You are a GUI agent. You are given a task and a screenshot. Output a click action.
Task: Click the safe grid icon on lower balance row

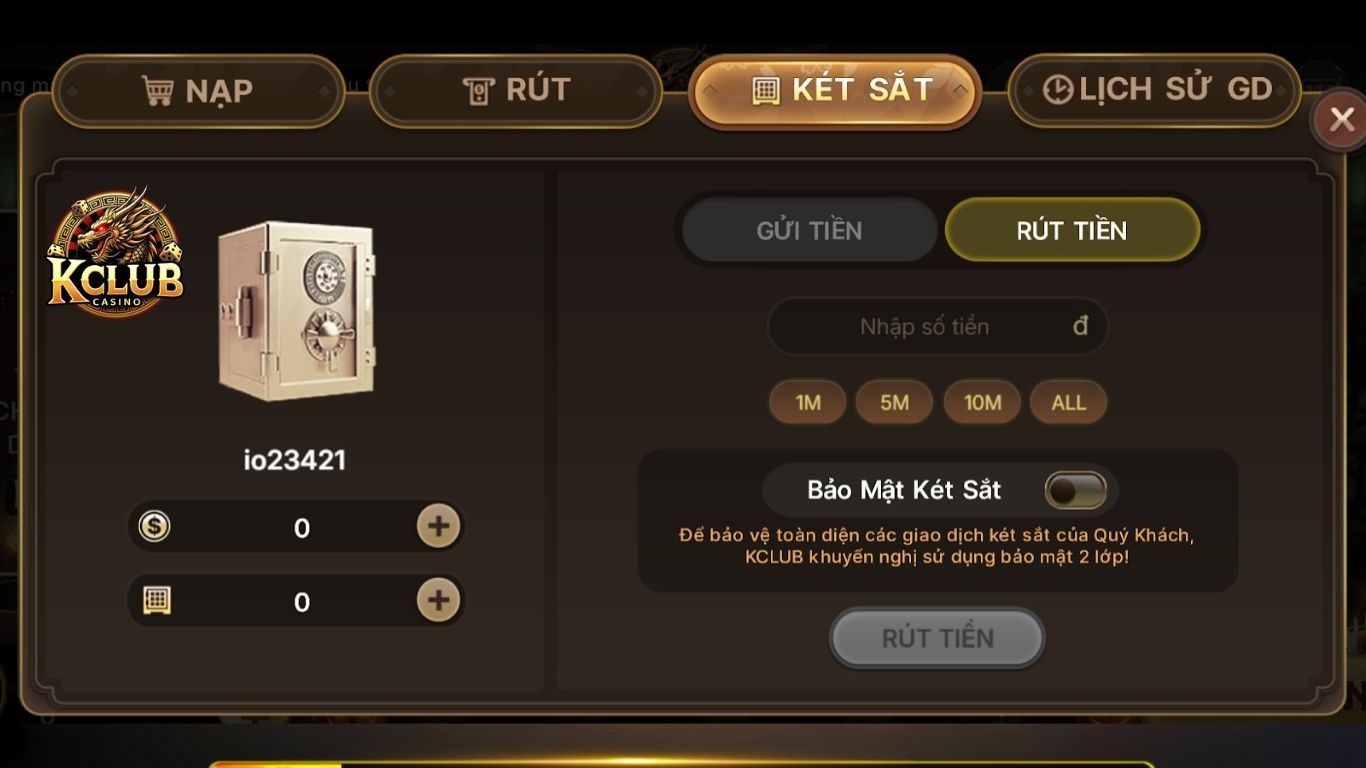pyautogui.click(x=155, y=601)
